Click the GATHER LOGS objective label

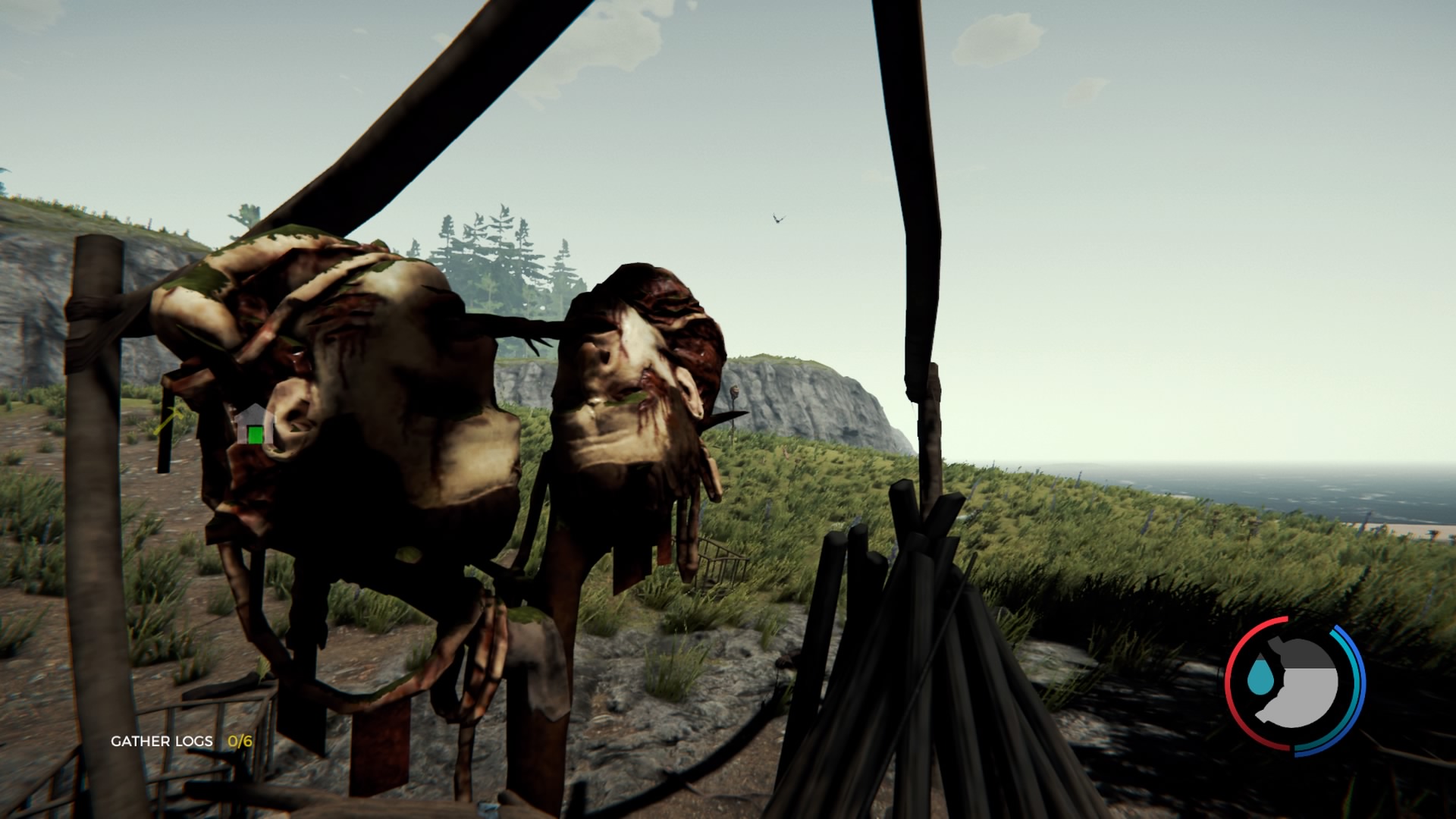click(x=162, y=740)
